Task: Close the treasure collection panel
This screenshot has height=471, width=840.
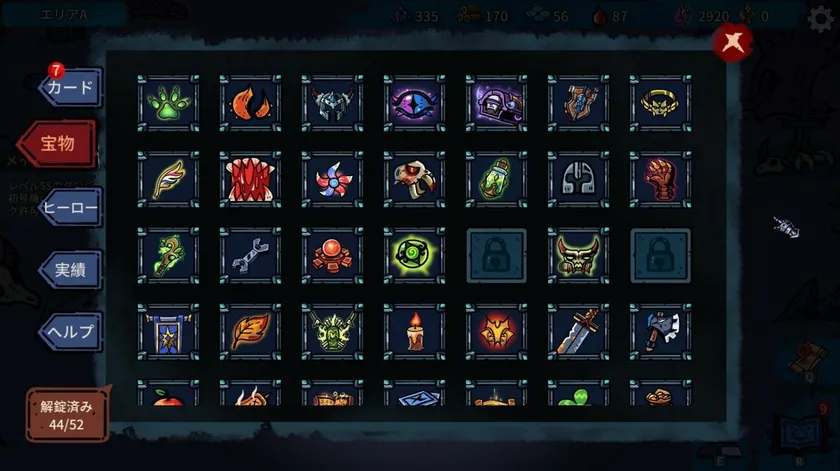Action: click(733, 42)
